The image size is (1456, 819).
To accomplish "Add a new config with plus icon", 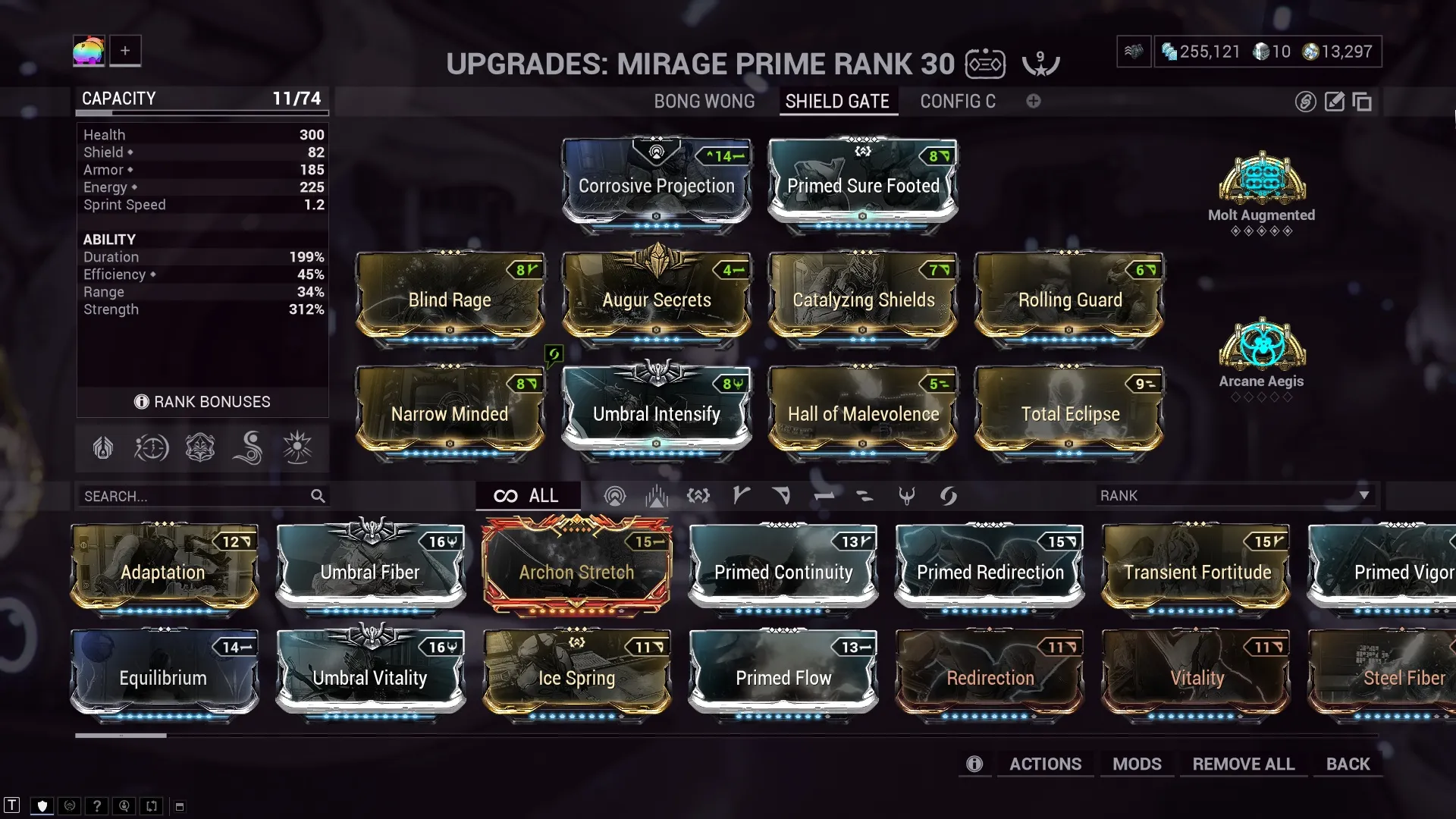I will click(x=1034, y=102).
